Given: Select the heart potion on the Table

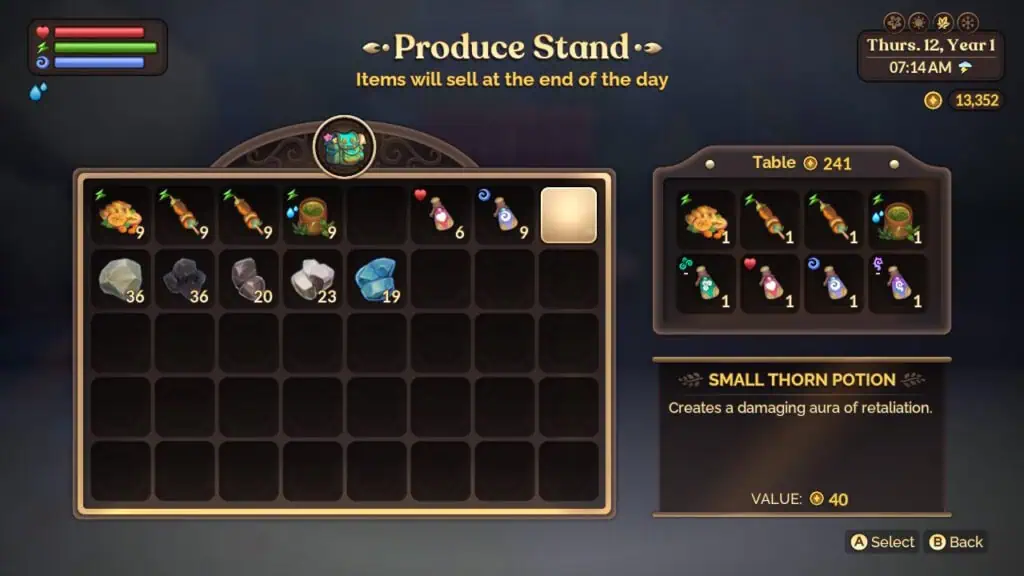Looking at the screenshot, I should tap(770, 284).
